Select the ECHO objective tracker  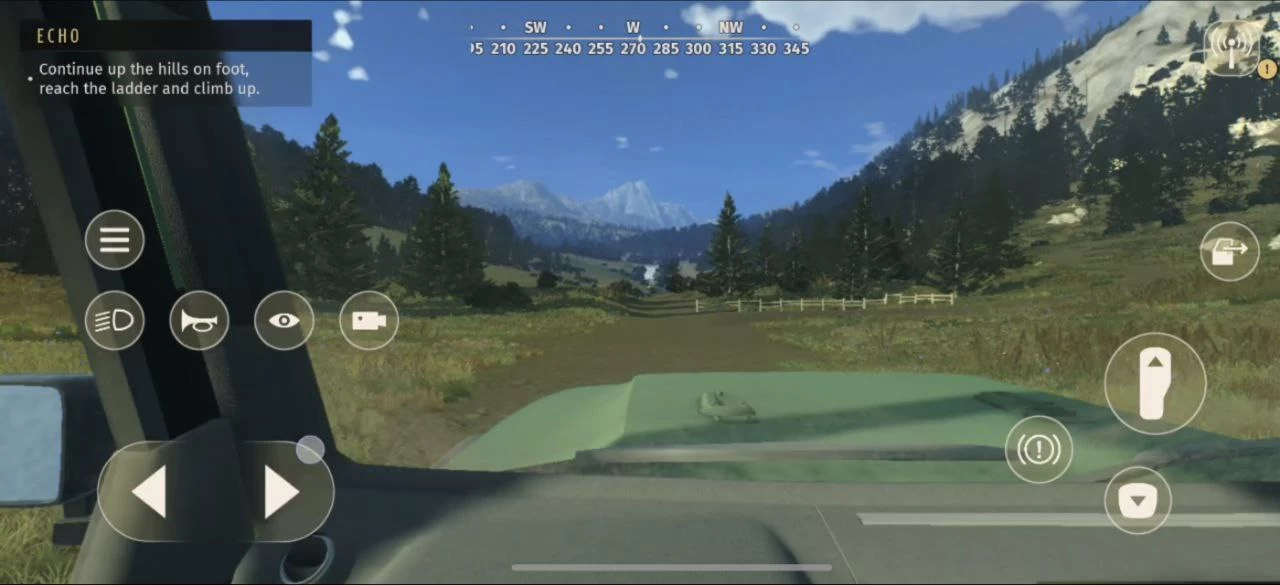click(x=166, y=62)
